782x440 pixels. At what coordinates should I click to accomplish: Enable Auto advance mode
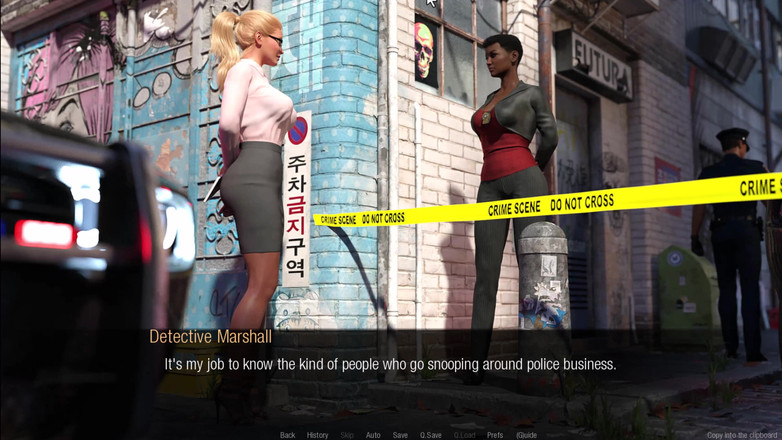(x=373, y=435)
